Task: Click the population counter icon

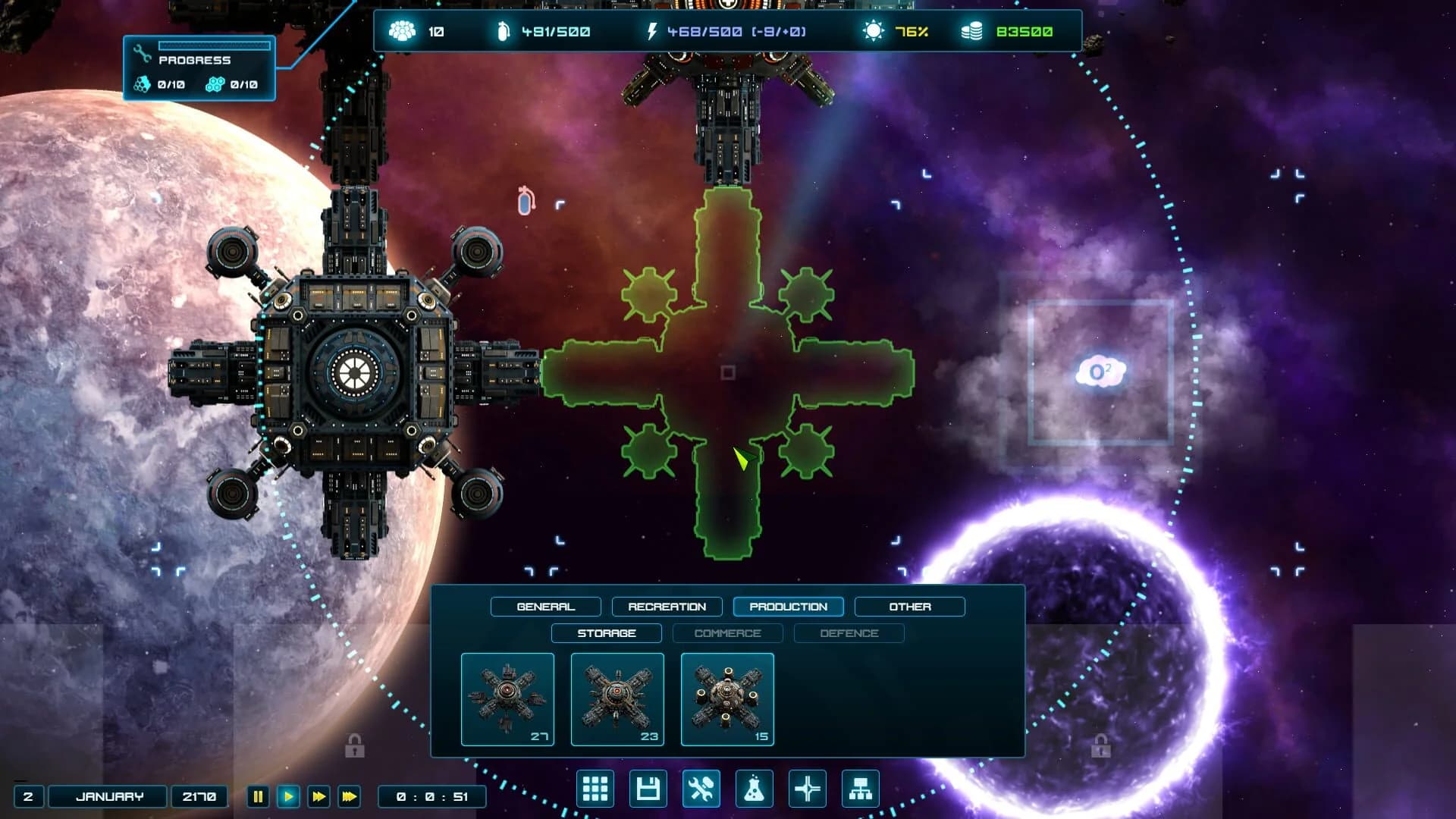Action: point(403,32)
